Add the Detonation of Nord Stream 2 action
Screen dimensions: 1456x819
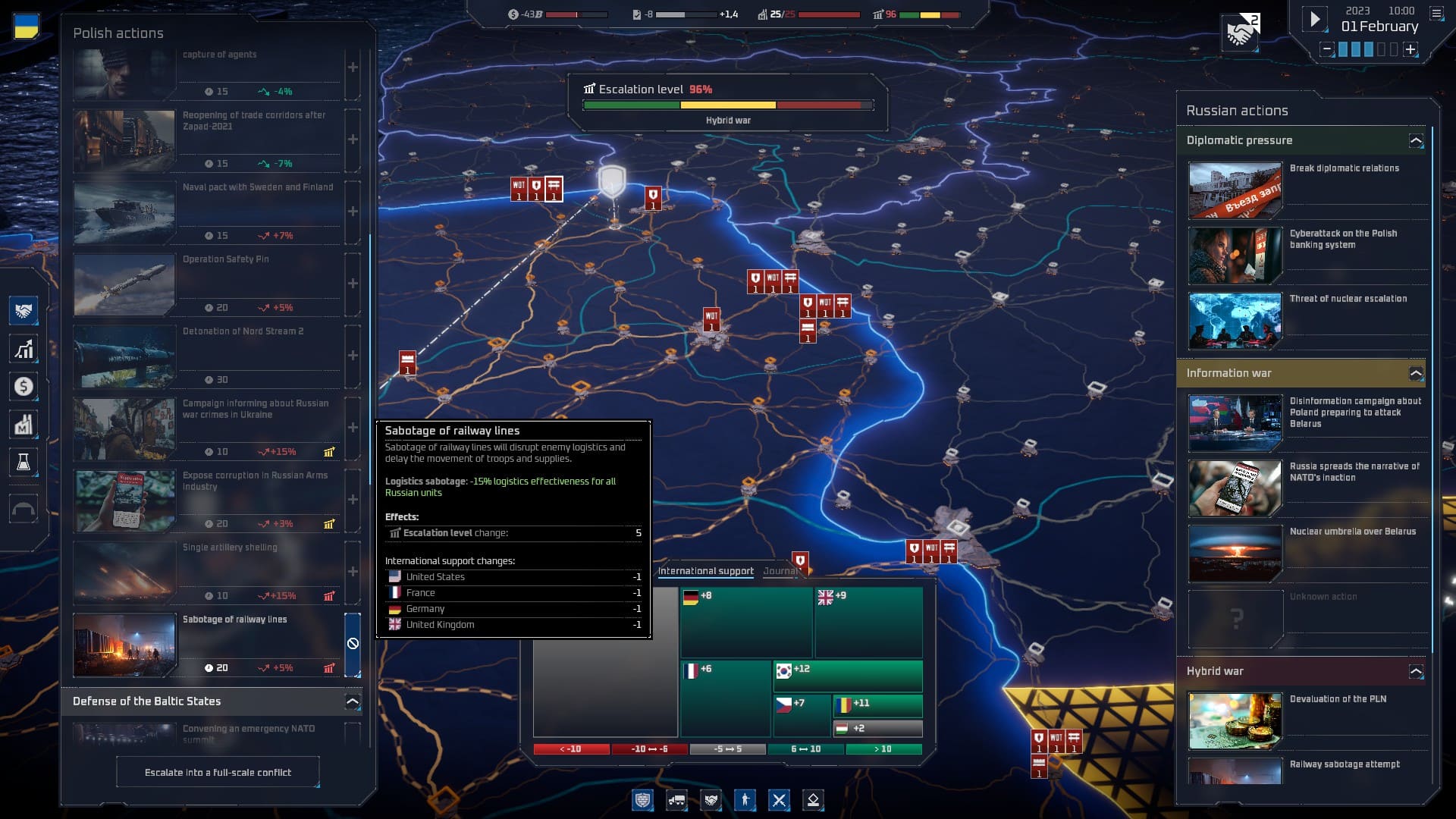353,356
